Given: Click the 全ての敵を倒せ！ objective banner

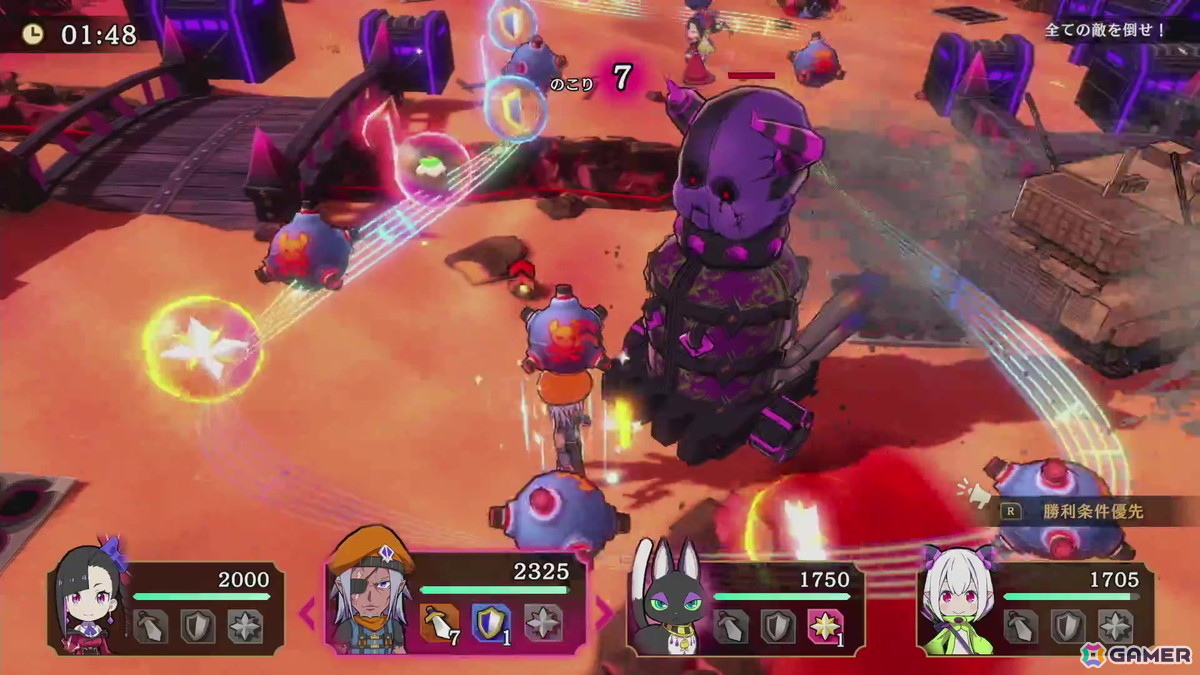Looking at the screenshot, I should coord(1105,30).
